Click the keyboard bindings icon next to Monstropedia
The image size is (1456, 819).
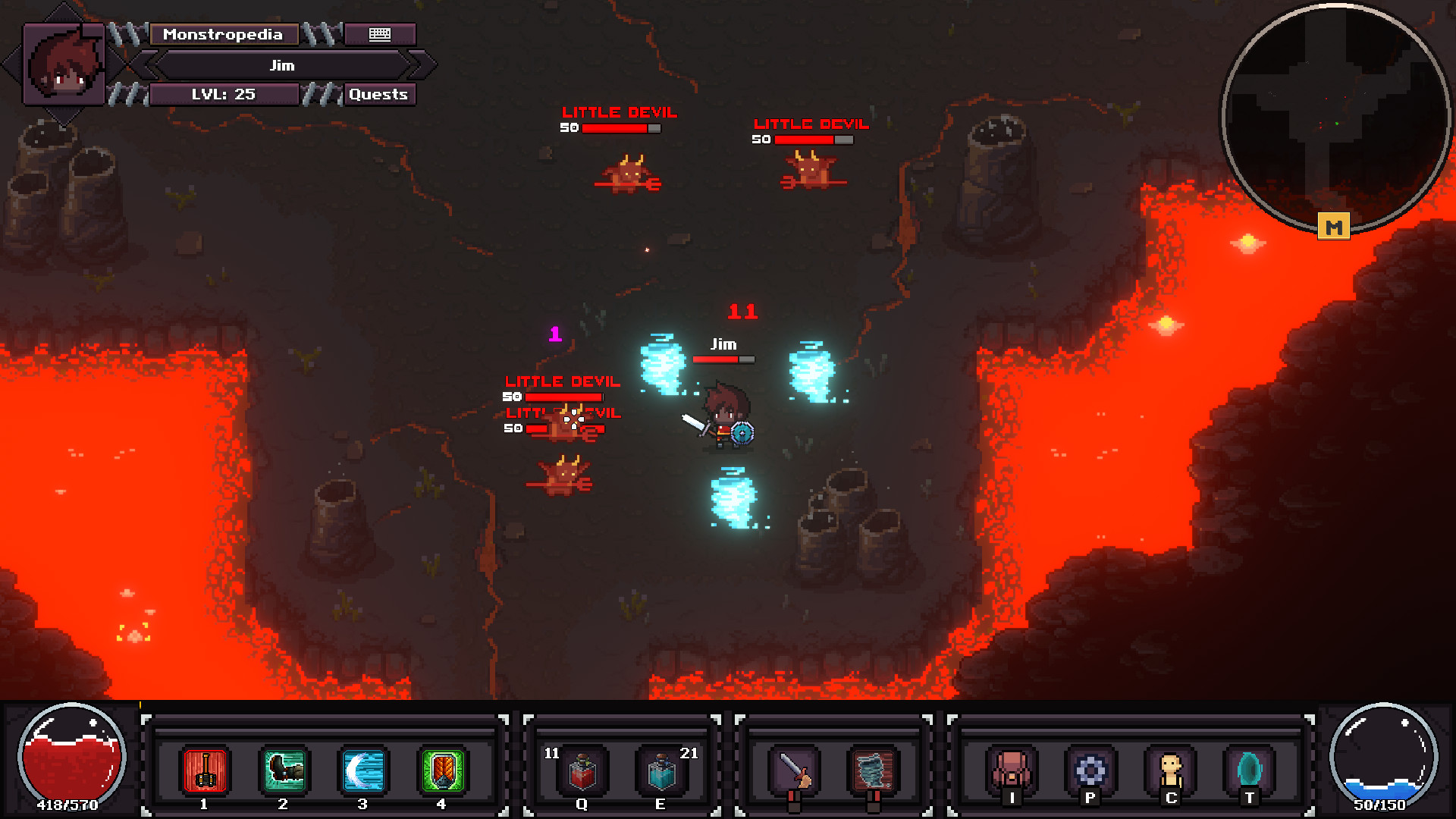click(380, 34)
